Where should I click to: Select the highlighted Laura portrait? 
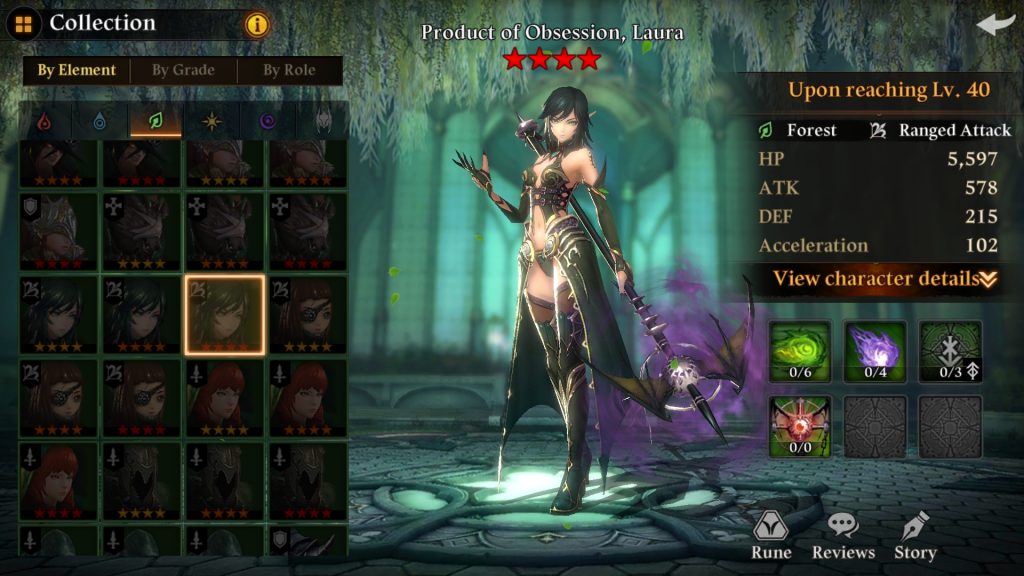[x=225, y=315]
